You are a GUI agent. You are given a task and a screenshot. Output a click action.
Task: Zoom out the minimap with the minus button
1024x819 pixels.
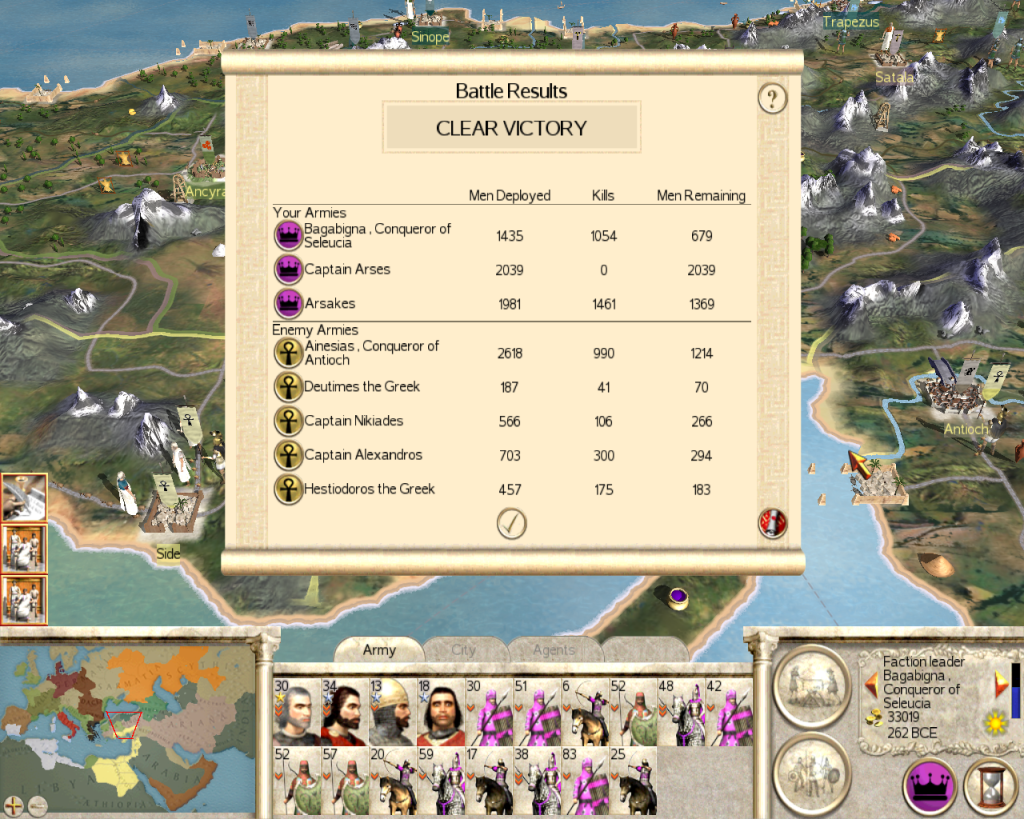36,803
